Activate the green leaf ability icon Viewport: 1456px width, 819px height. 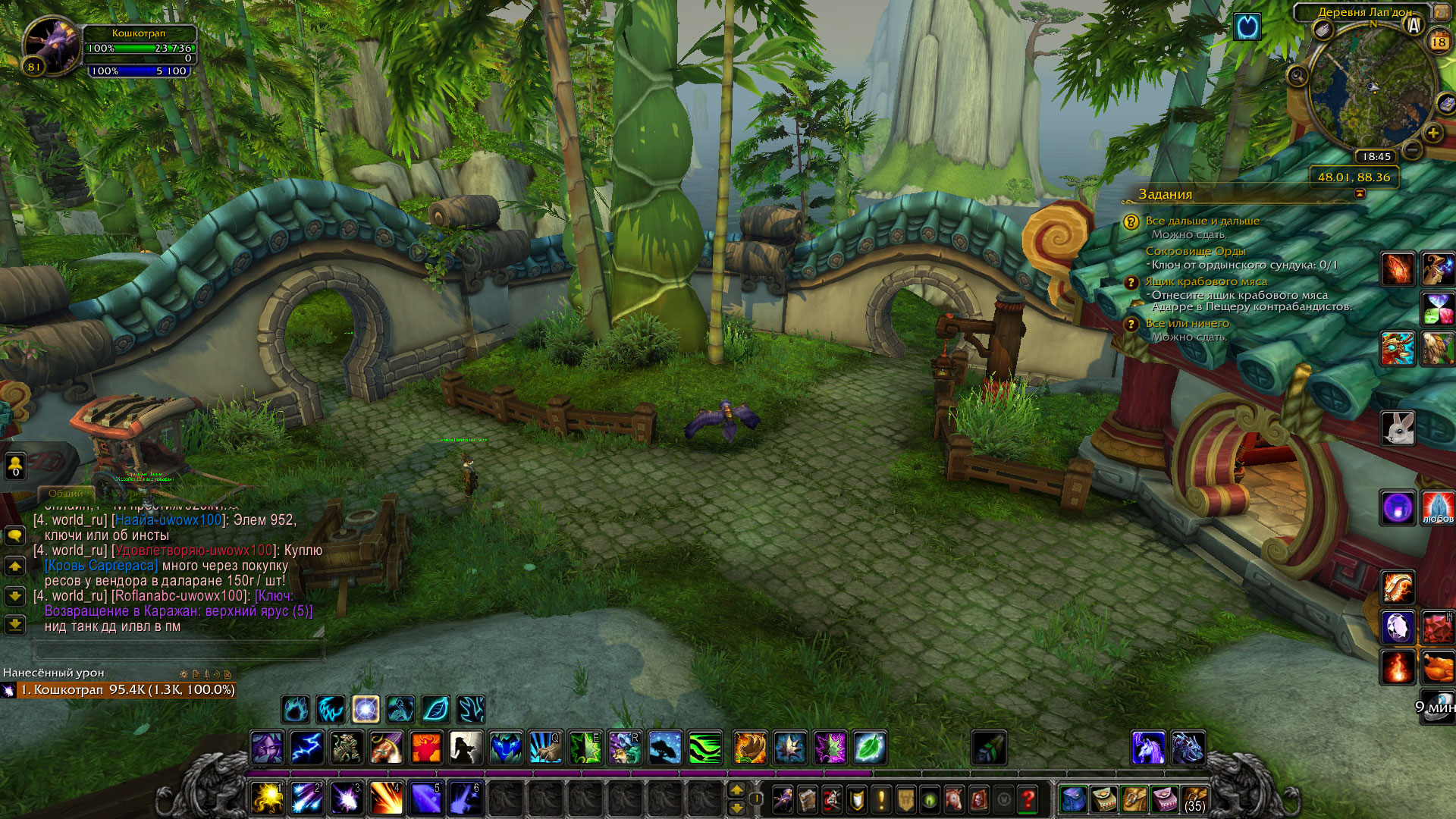tap(870, 748)
